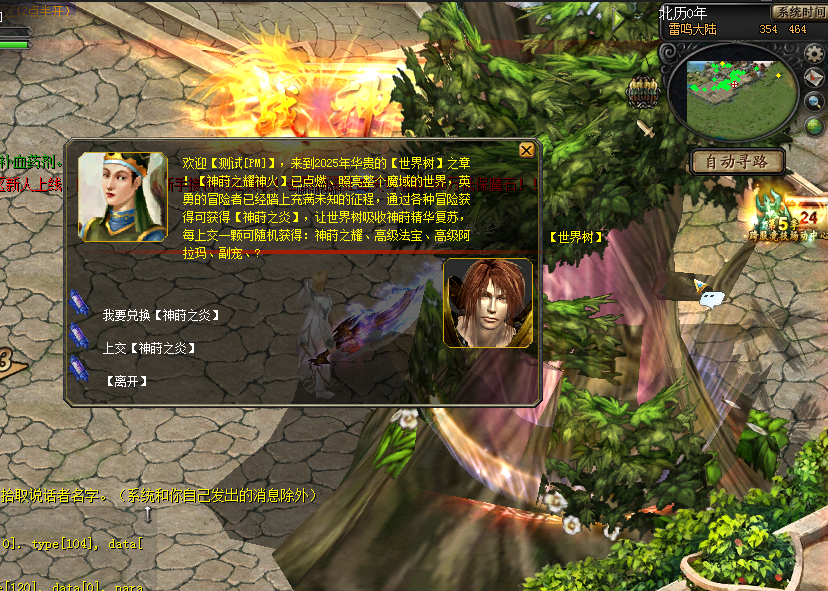Open the 系统时间 system time button

pyautogui.click(x=799, y=12)
